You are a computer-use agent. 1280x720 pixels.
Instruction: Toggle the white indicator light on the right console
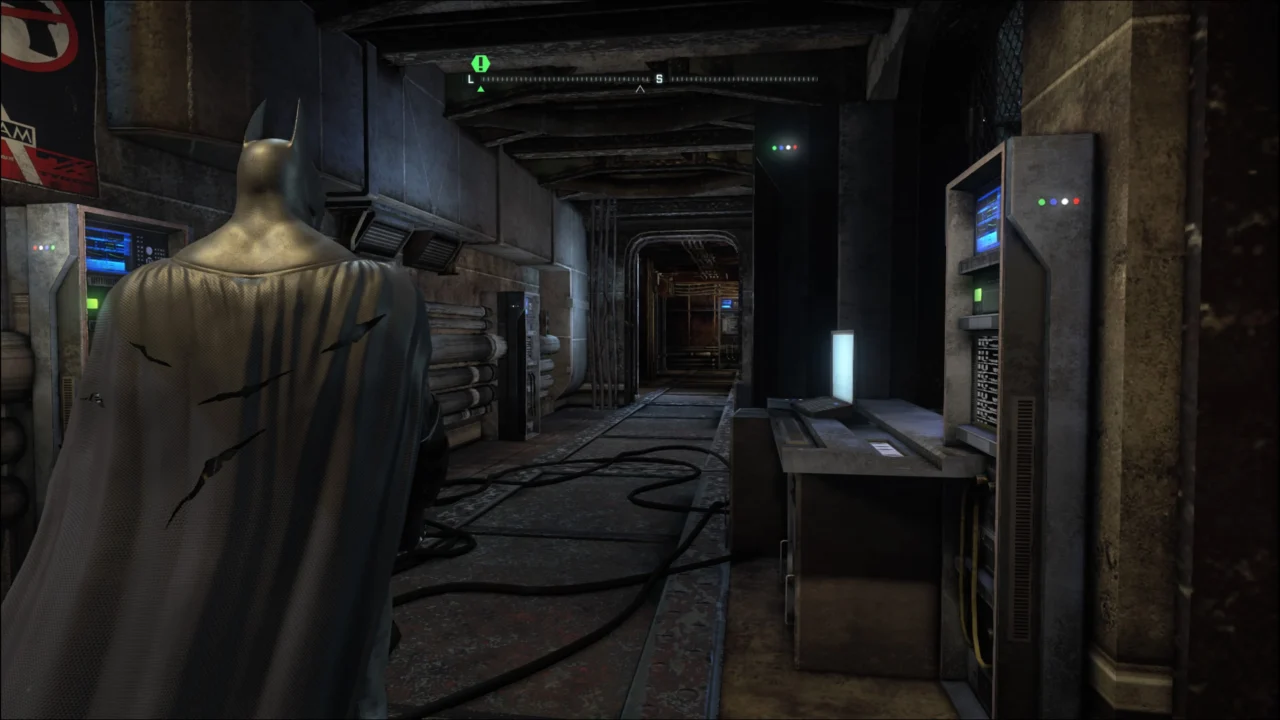coord(1064,201)
